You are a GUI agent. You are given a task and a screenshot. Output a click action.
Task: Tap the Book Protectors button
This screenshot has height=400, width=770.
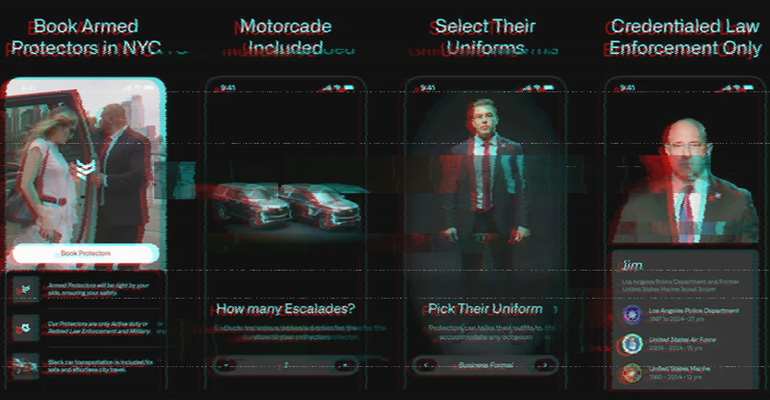[x=86, y=253]
